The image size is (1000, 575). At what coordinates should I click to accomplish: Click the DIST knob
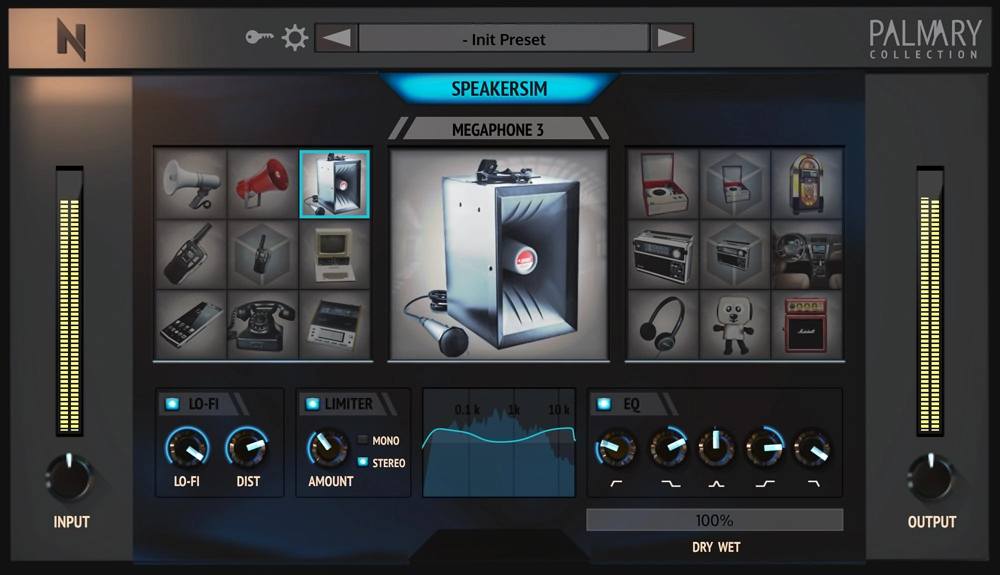[247, 448]
